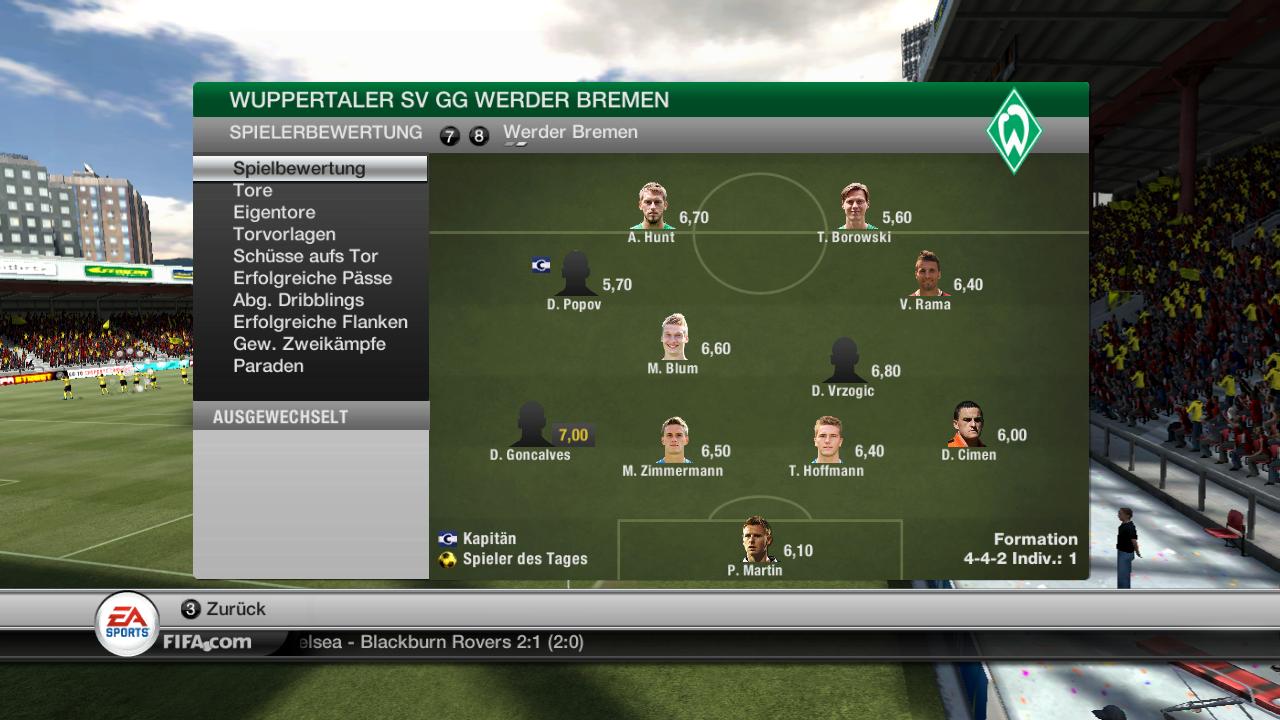Select V. Rama on the pitch
Screen dimensions: 1280x720
tap(927, 273)
